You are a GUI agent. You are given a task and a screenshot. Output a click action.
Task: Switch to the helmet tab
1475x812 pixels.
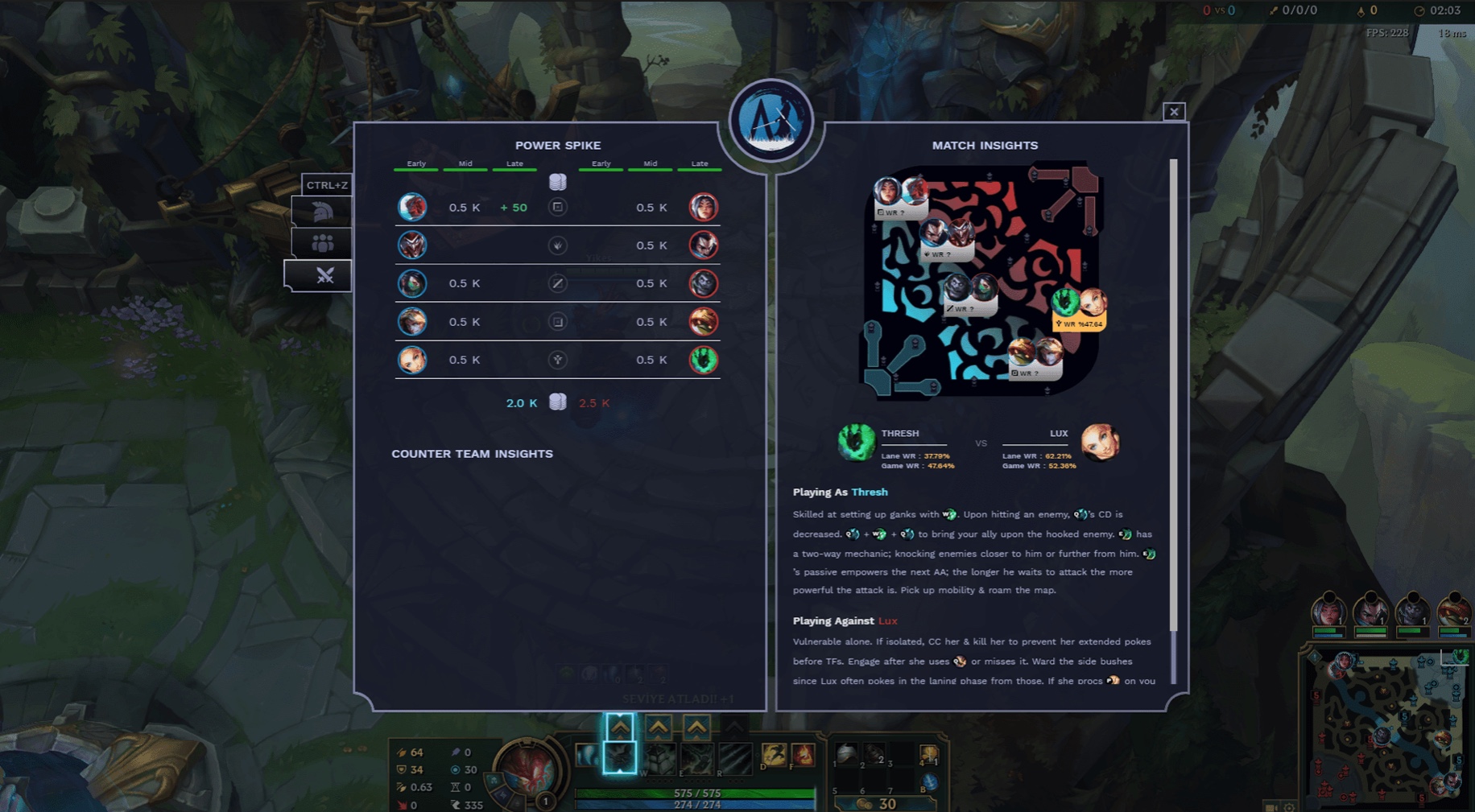(x=322, y=212)
